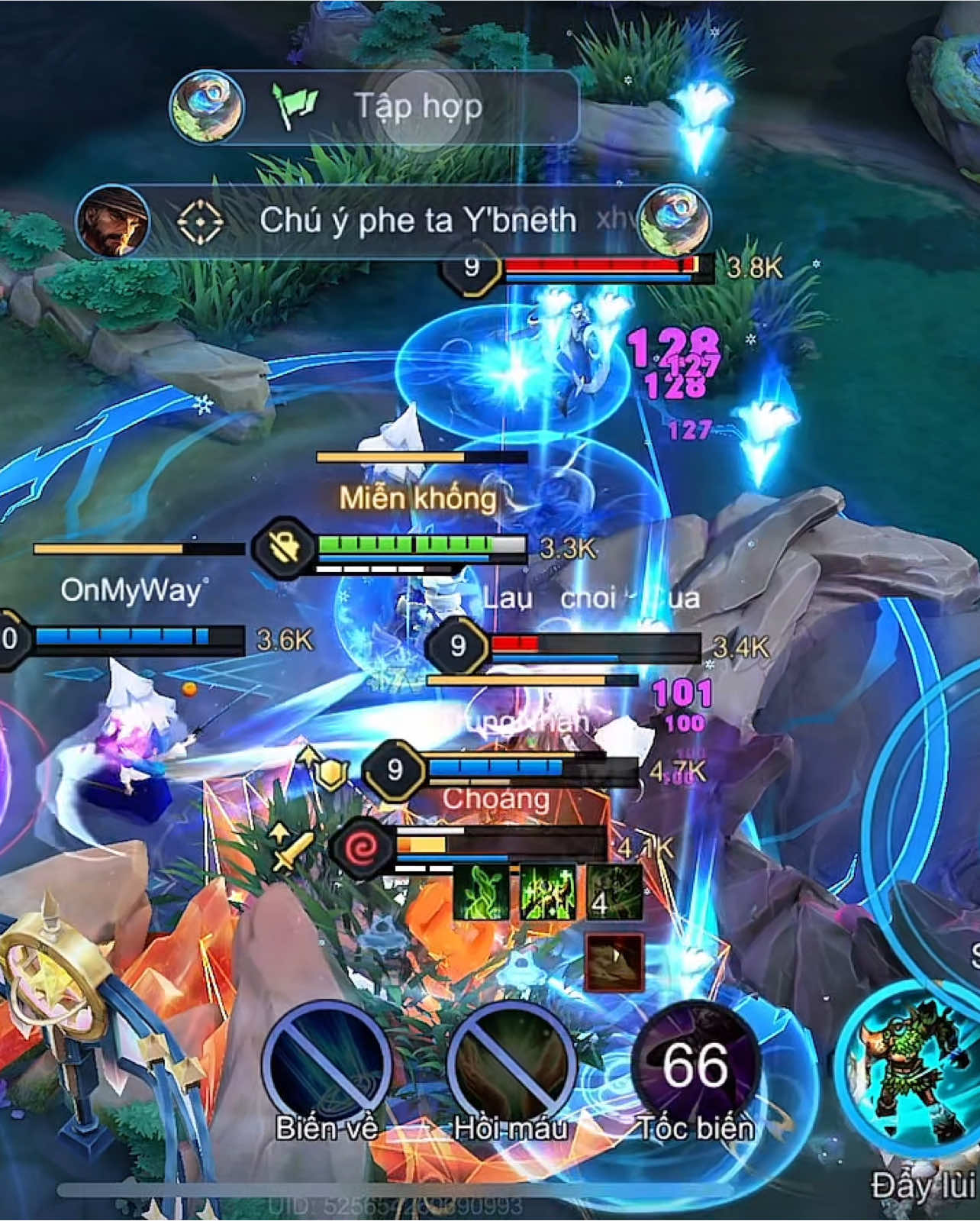This screenshot has width=980, height=1221.
Task: Tap the enemy hero portrait in lower right corner
Action: point(908,1065)
